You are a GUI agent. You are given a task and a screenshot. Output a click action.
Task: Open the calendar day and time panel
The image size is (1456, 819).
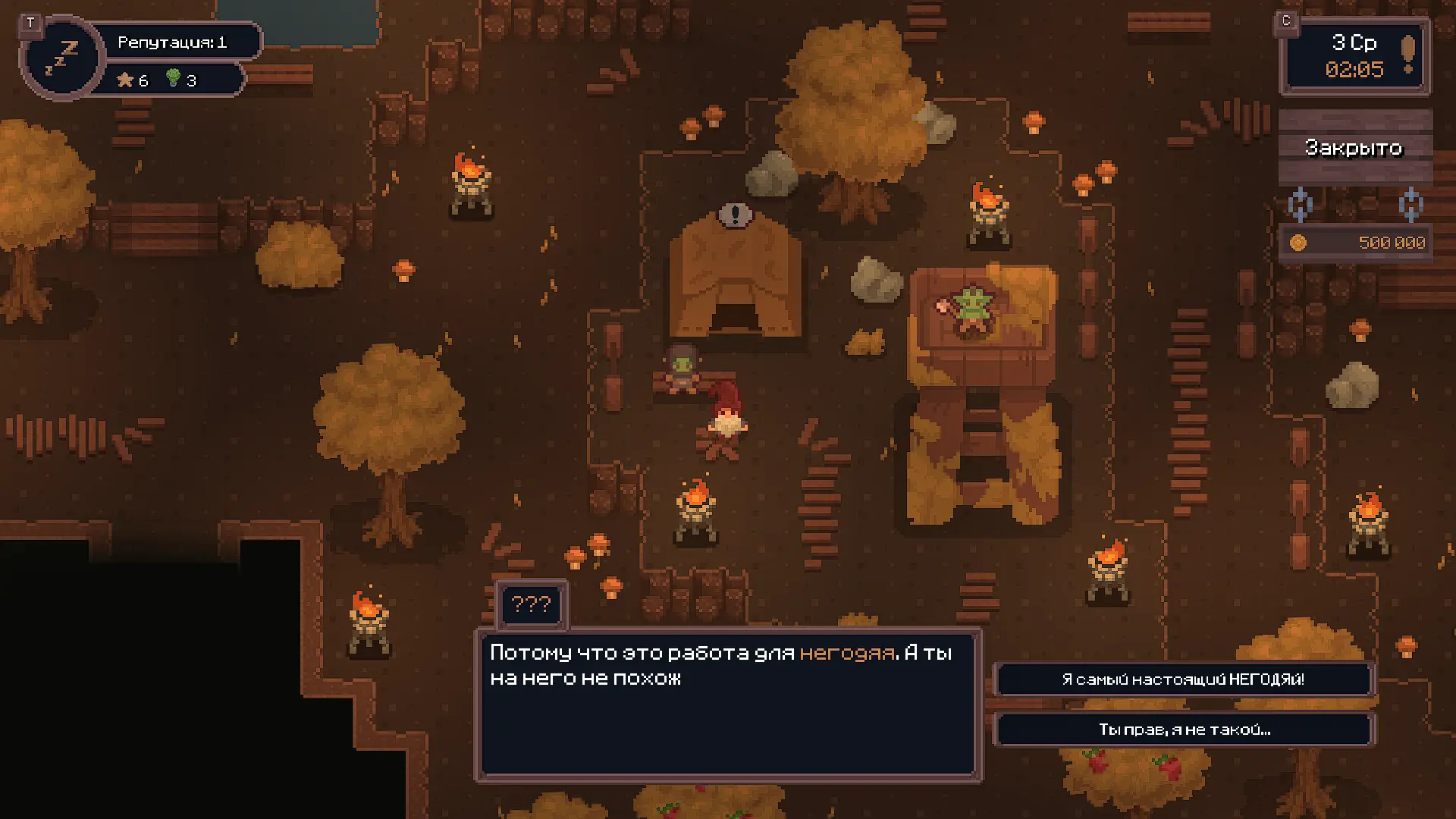point(1354,56)
